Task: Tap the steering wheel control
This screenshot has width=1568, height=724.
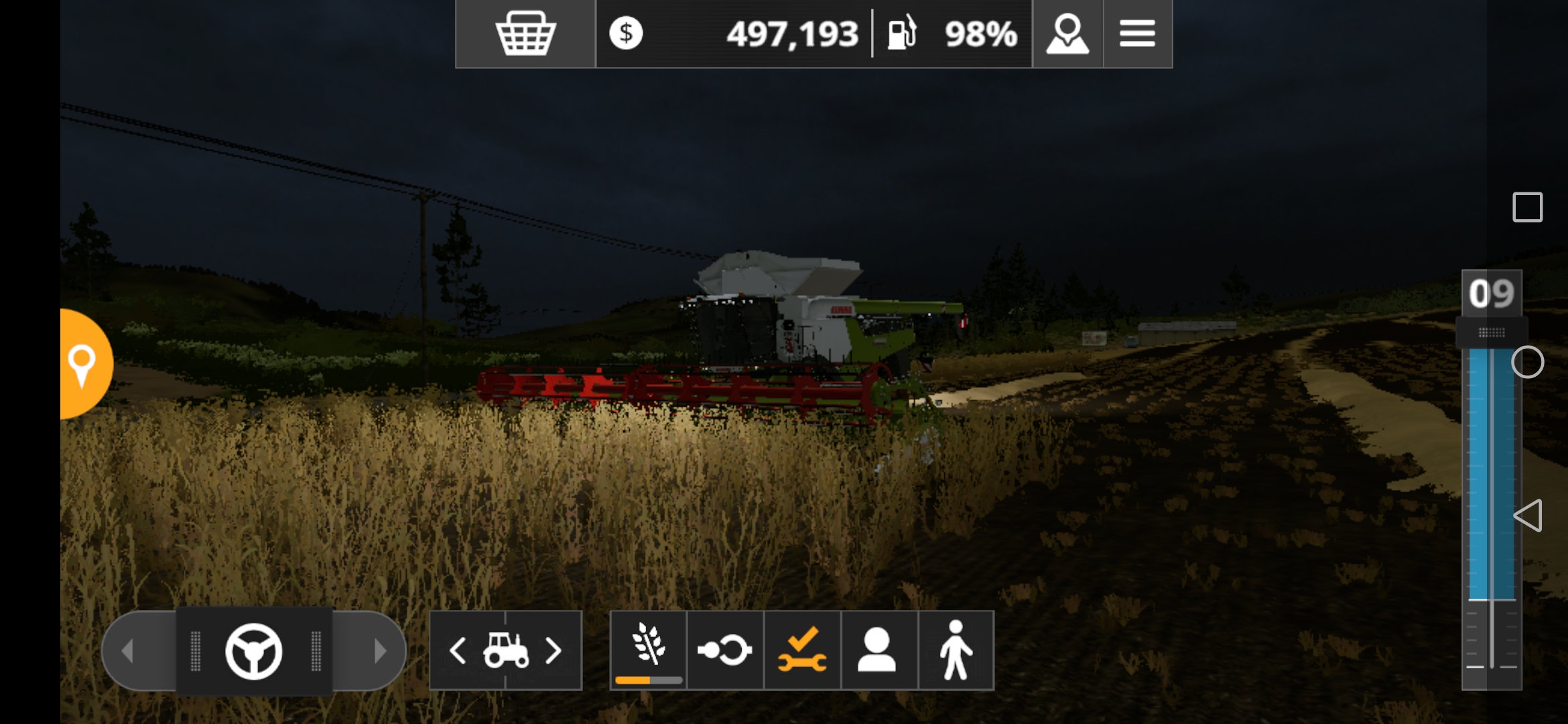Action: tap(254, 651)
